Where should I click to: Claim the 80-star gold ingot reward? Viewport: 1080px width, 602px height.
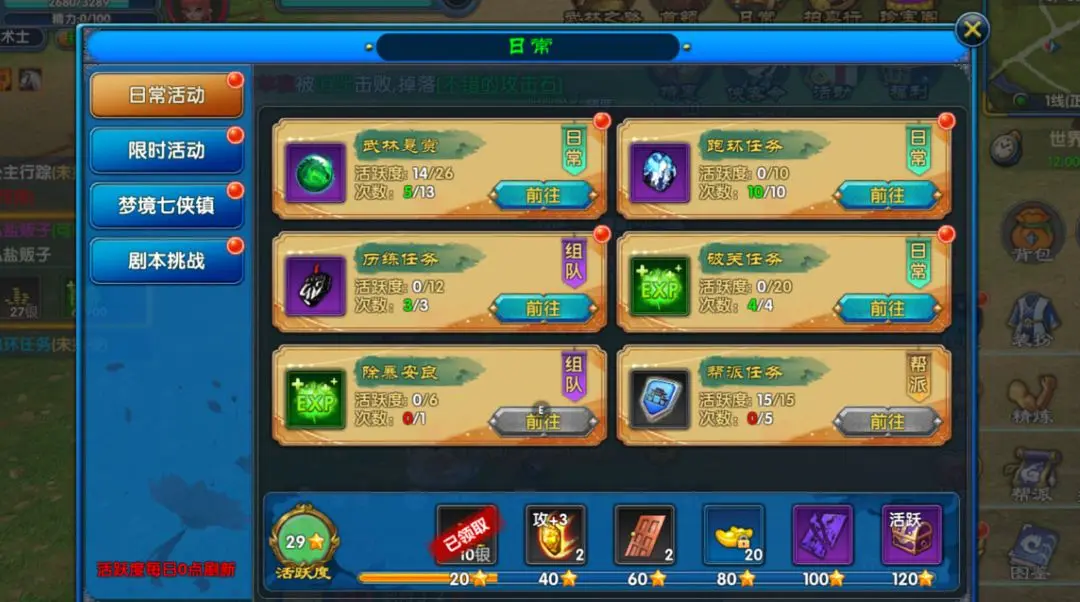tap(734, 535)
